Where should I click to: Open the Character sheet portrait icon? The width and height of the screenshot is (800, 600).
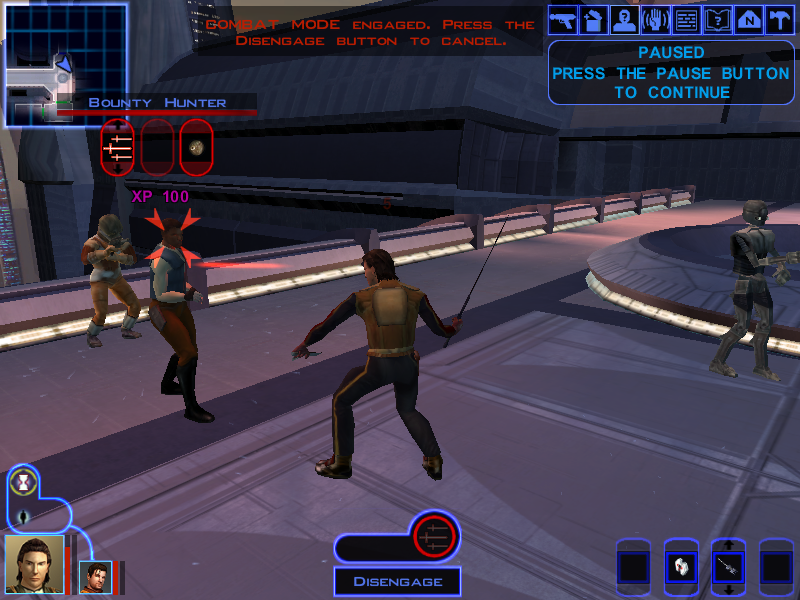(x=625, y=20)
